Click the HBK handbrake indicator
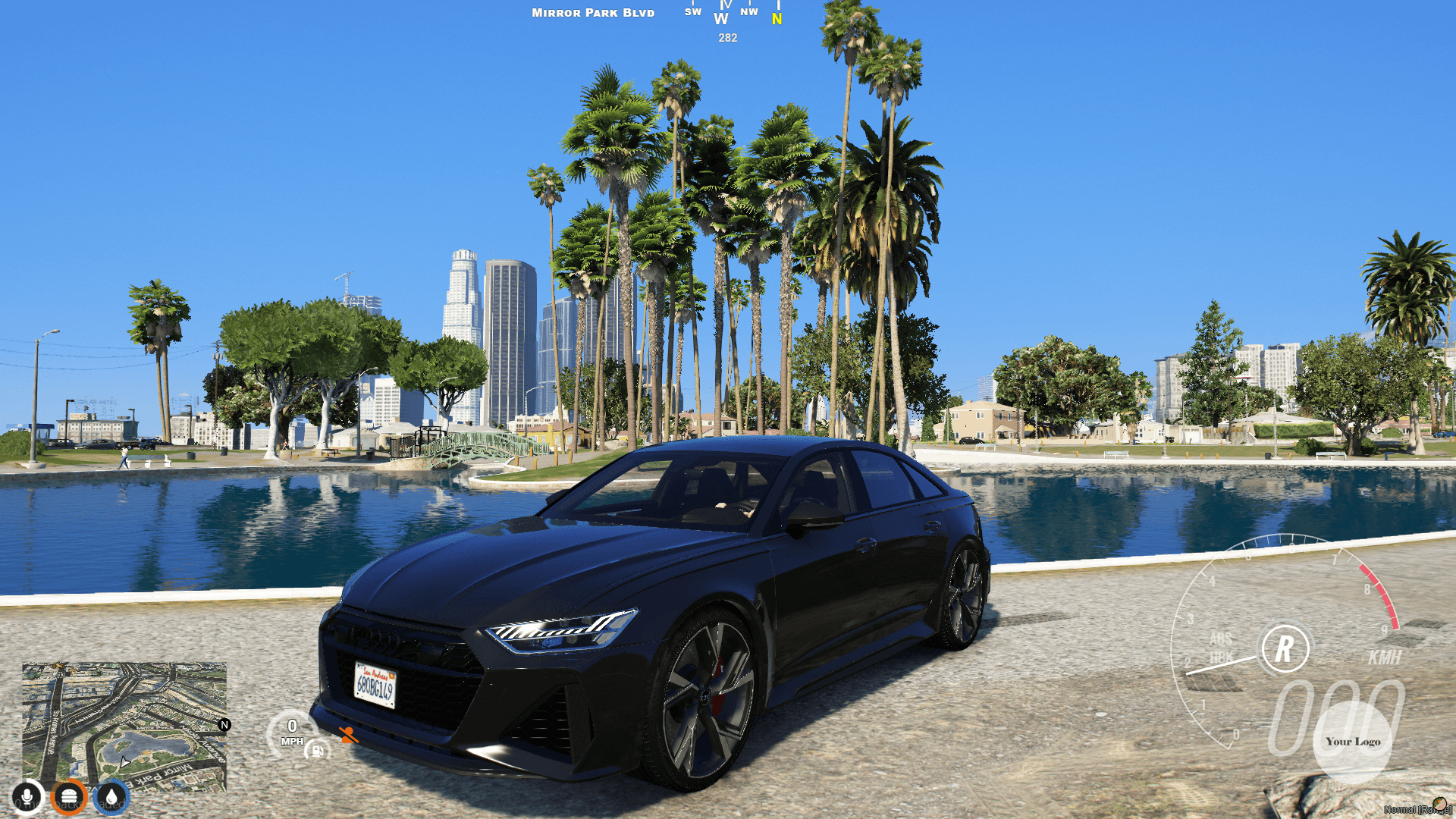The image size is (1456, 819). [x=1220, y=655]
